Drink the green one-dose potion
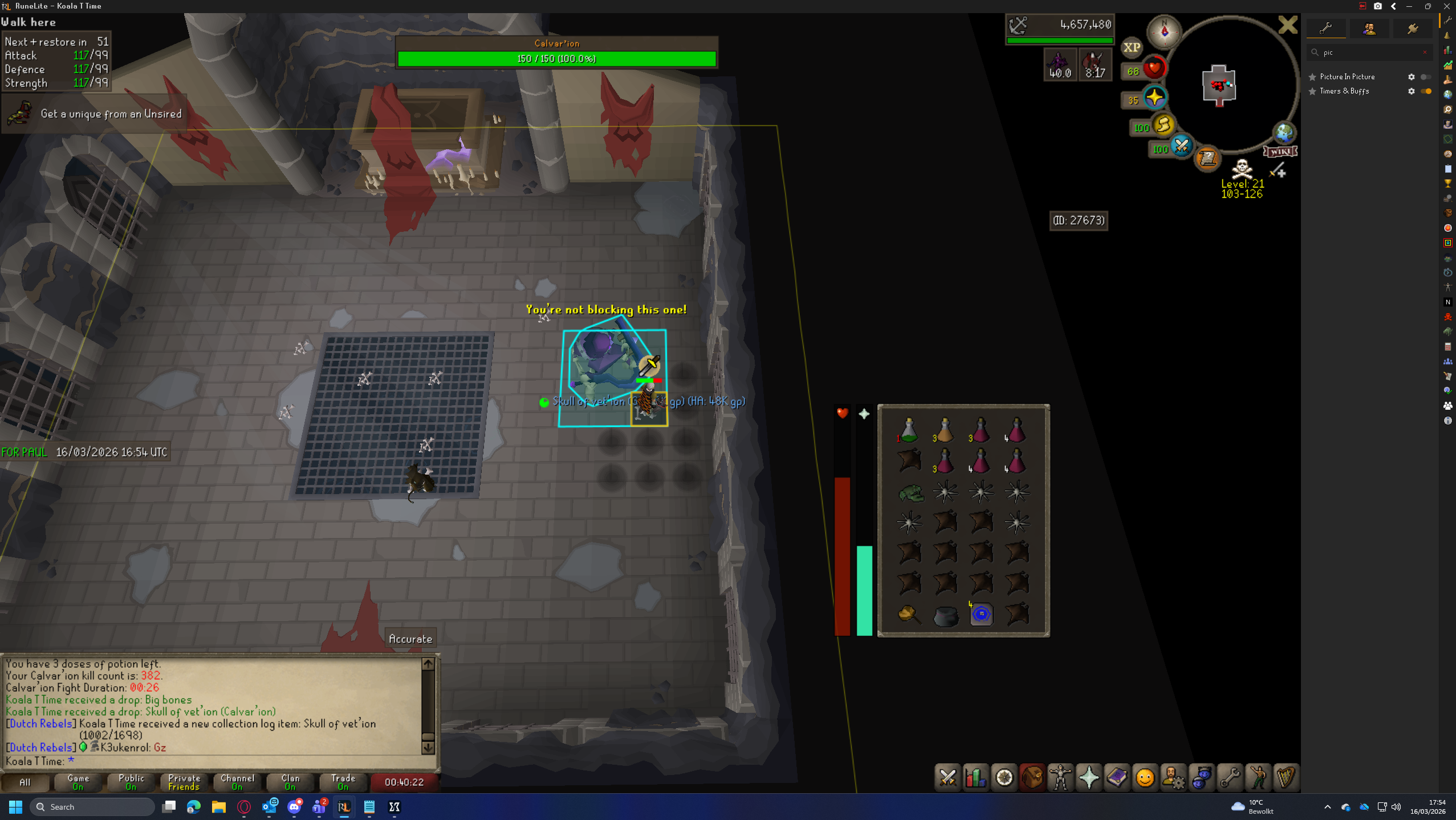Image resolution: width=1456 pixels, height=820 pixels. point(909,430)
